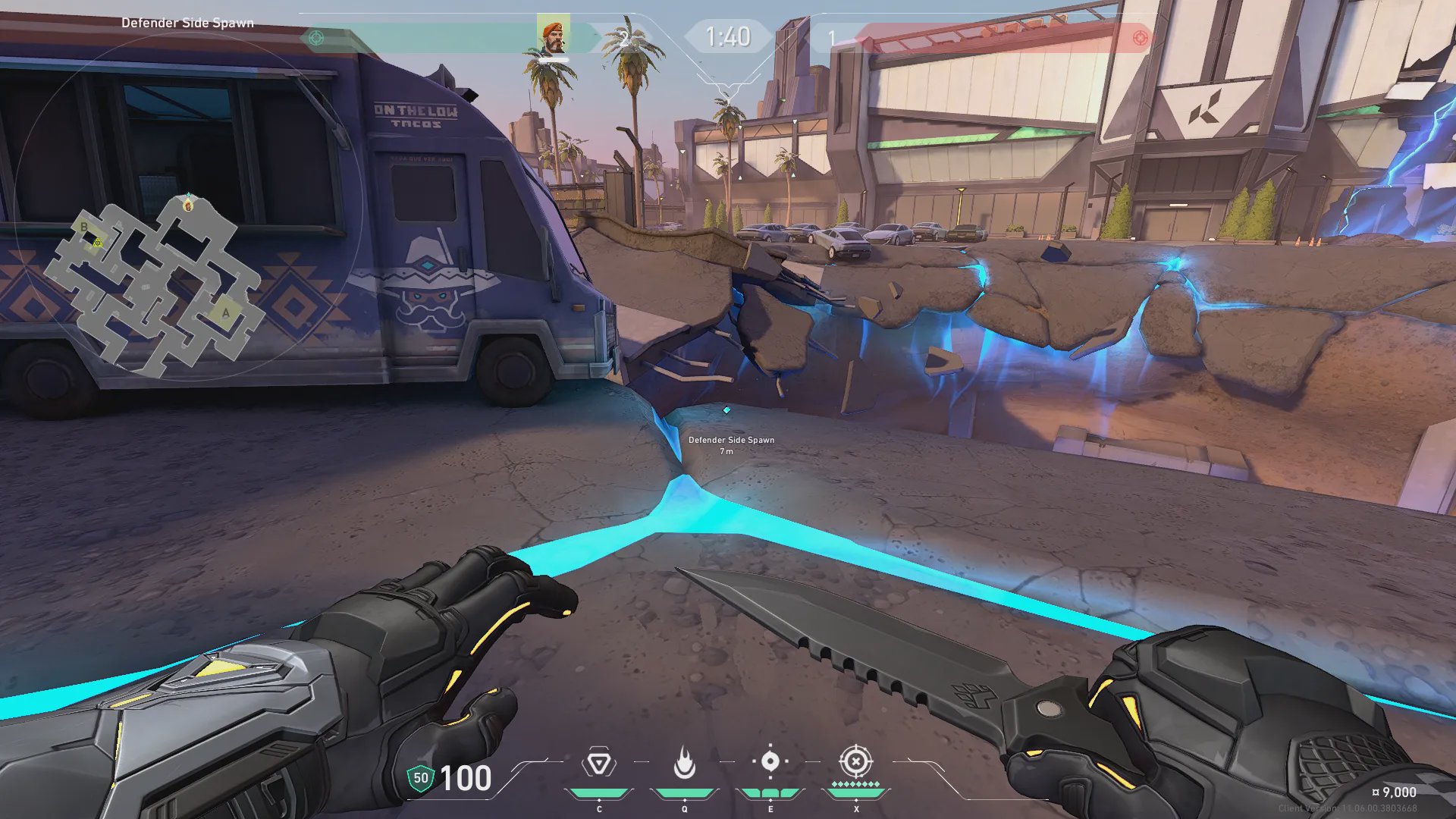Use the Sky Smoke ability icon

pyautogui.click(x=770, y=761)
